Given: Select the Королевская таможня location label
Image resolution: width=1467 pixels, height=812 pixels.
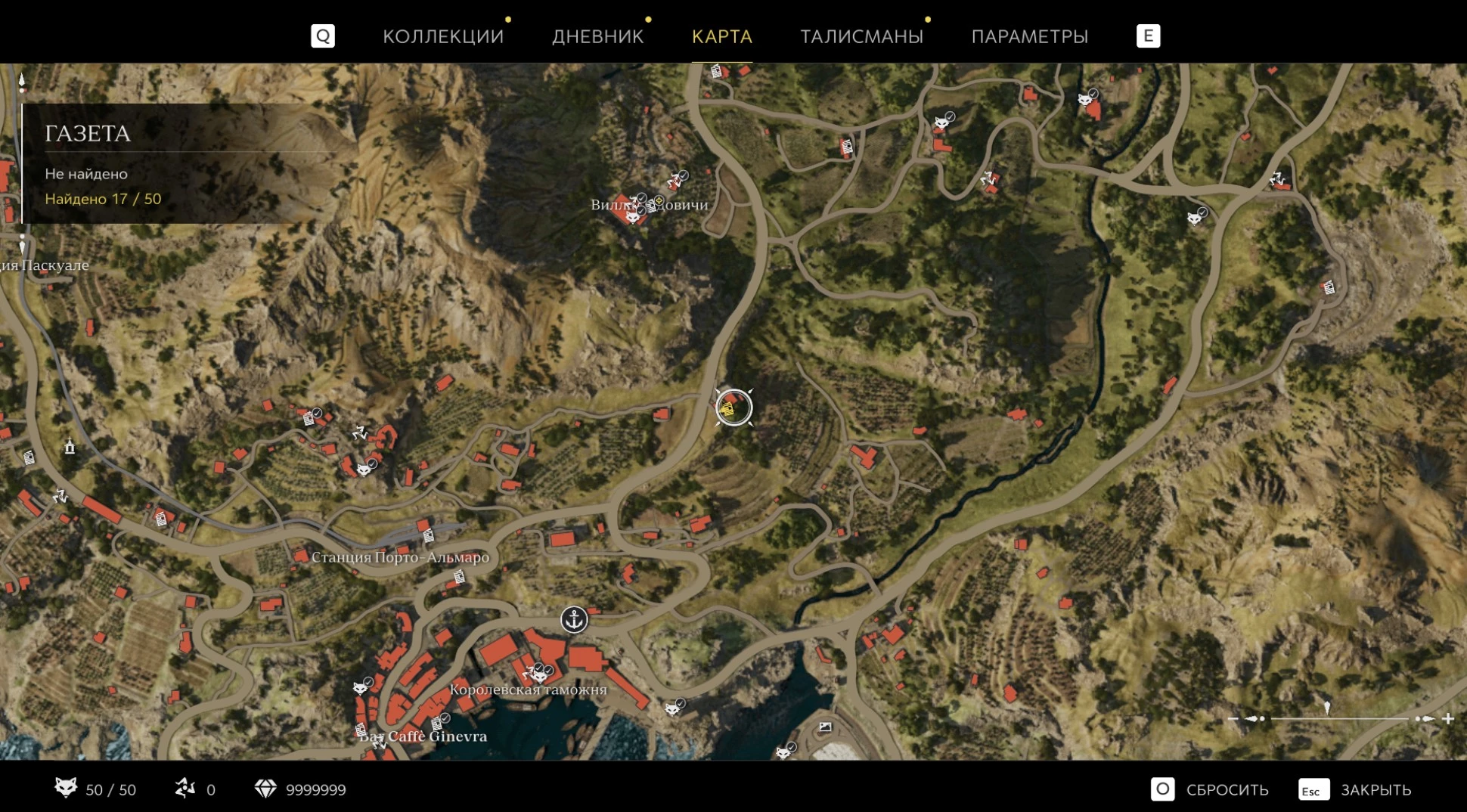Looking at the screenshot, I should 528,690.
